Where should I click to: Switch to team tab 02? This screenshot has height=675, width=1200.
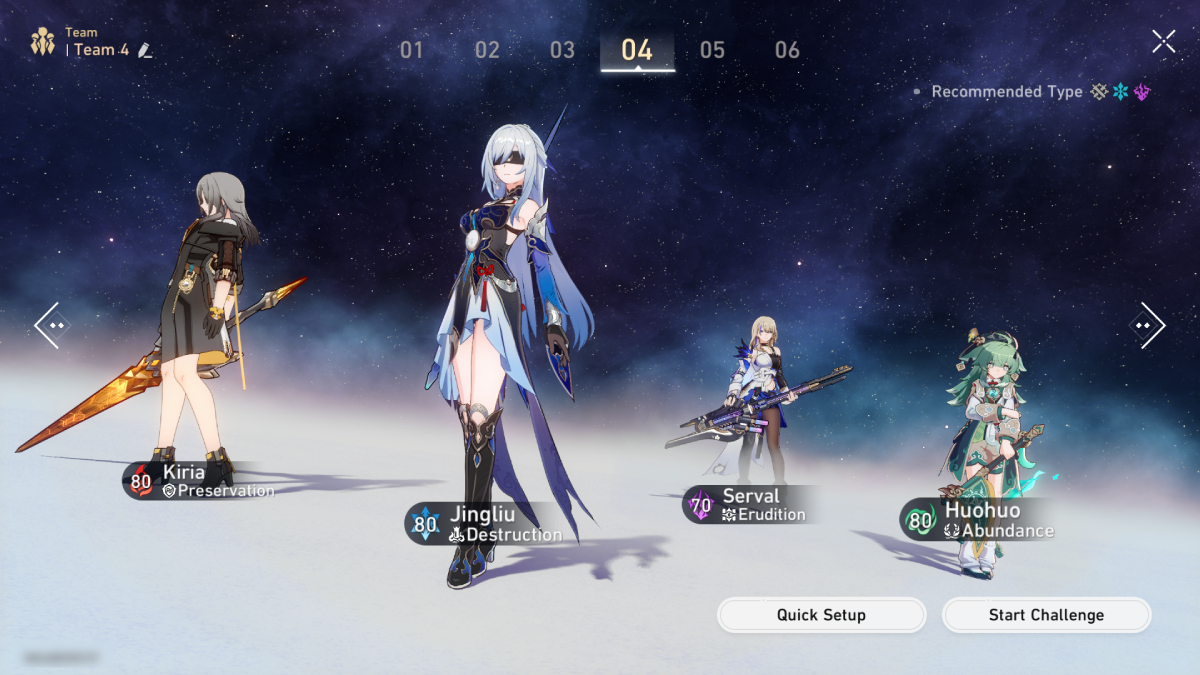click(487, 50)
